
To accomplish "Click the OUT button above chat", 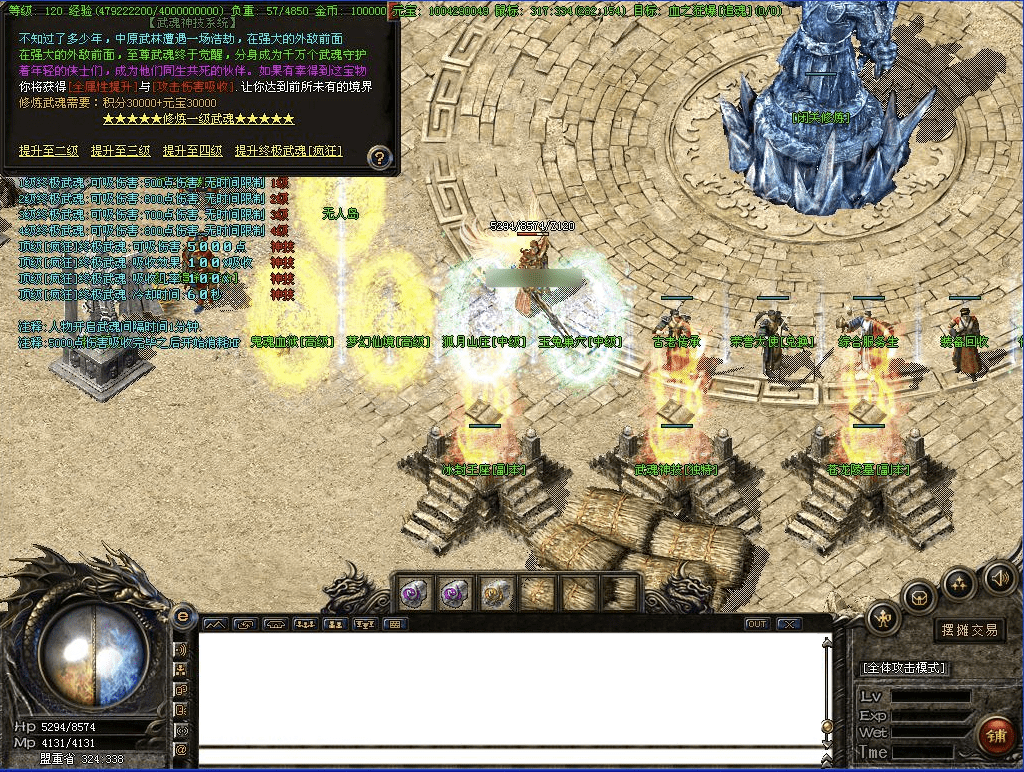I will 757,624.
